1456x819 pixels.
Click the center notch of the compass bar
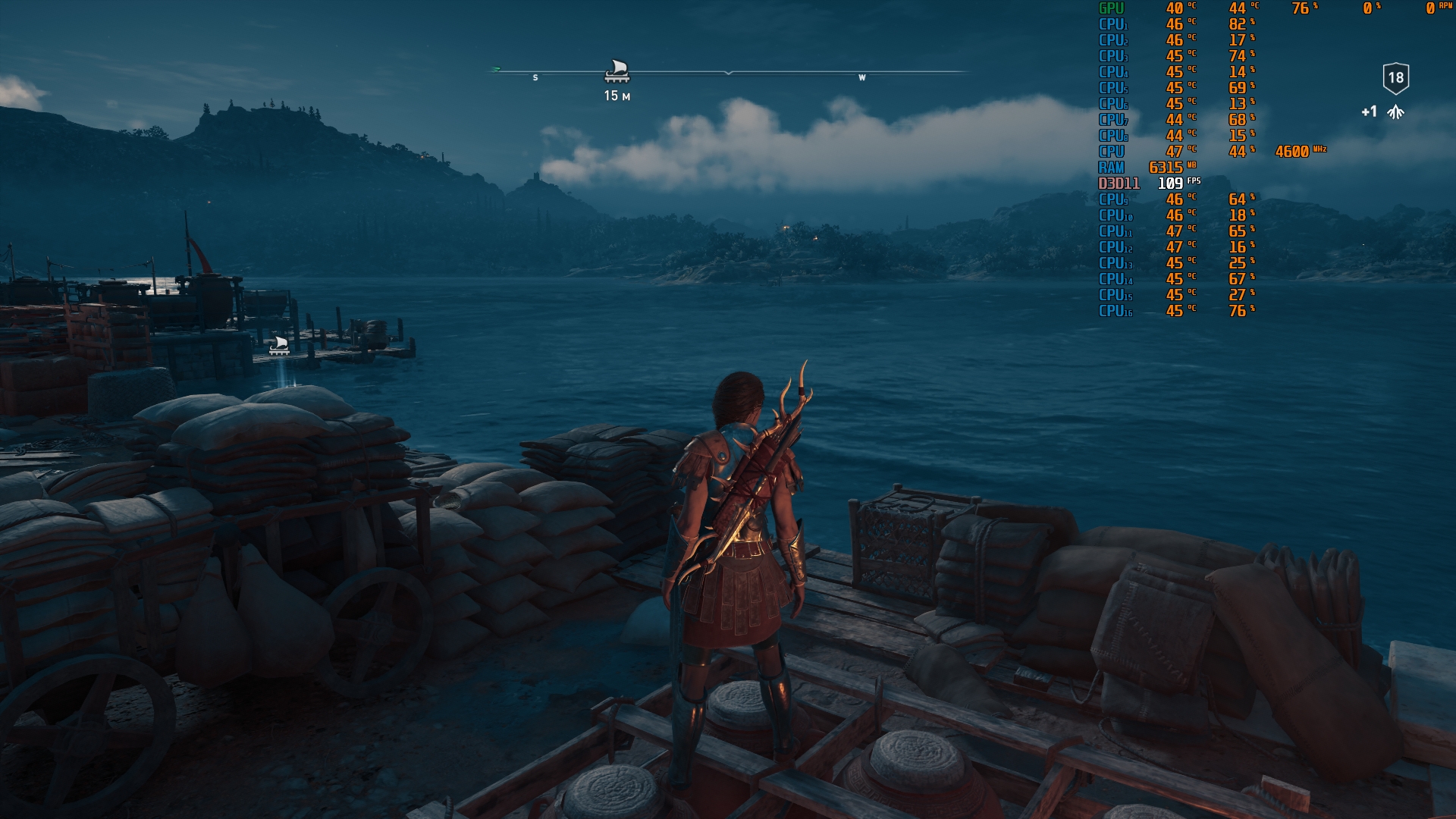[x=728, y=73]
